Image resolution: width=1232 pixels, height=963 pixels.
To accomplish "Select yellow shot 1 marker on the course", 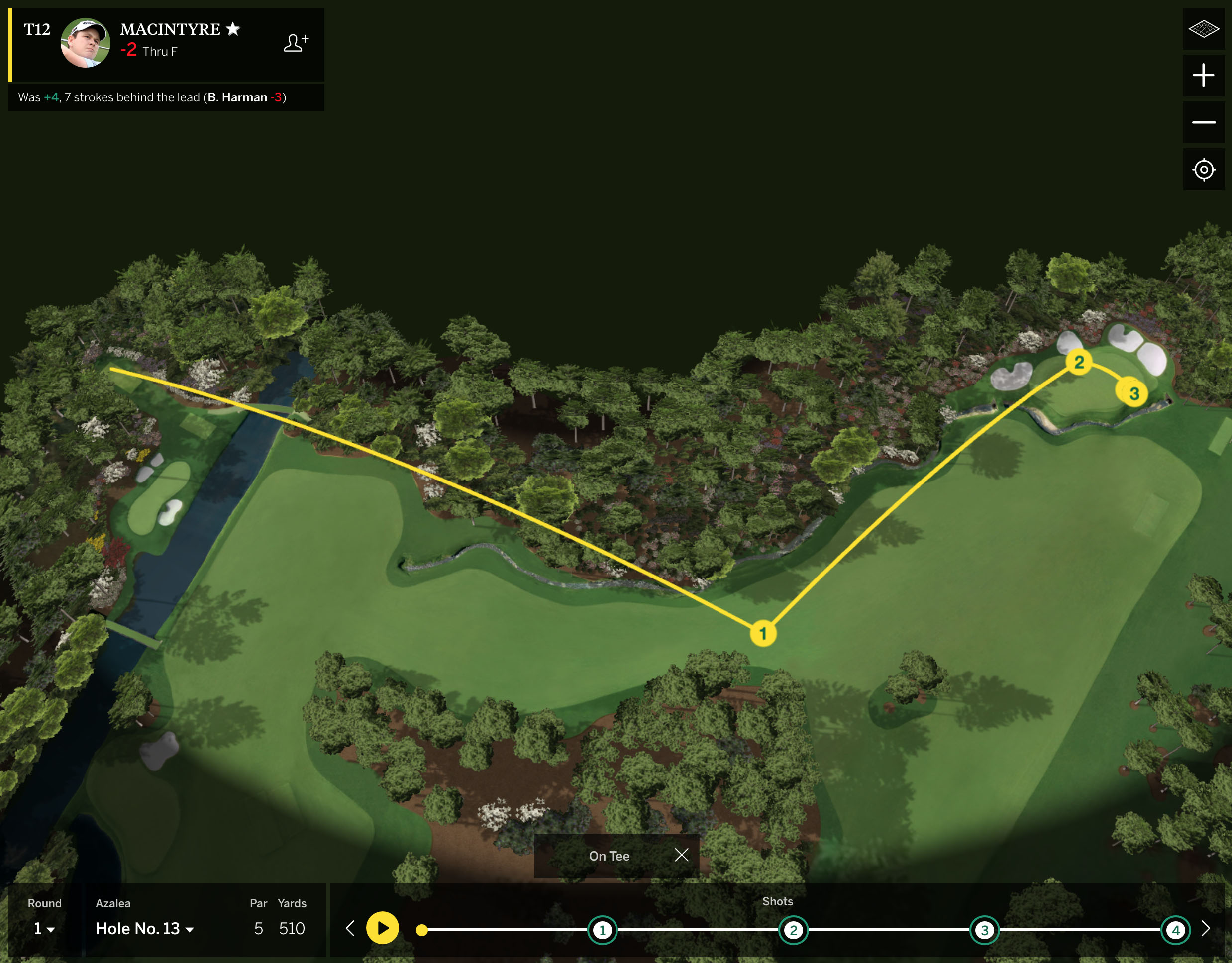I will coord(763,633).
